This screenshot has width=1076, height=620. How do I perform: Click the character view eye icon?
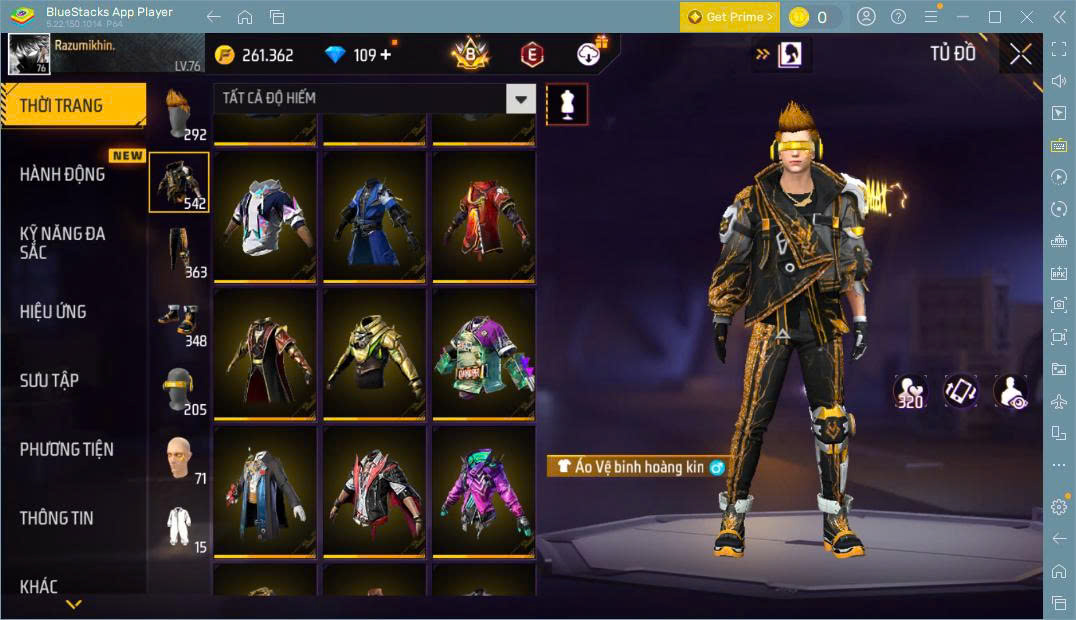pos(1011,391)
